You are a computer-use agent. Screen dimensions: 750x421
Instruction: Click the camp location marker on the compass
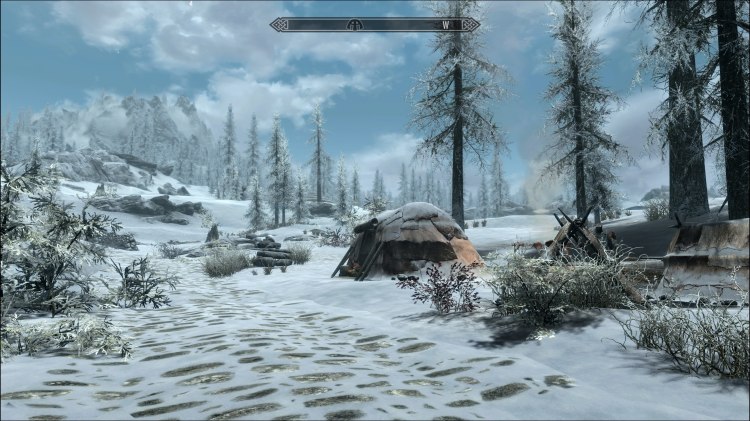[x=353, y=25]
